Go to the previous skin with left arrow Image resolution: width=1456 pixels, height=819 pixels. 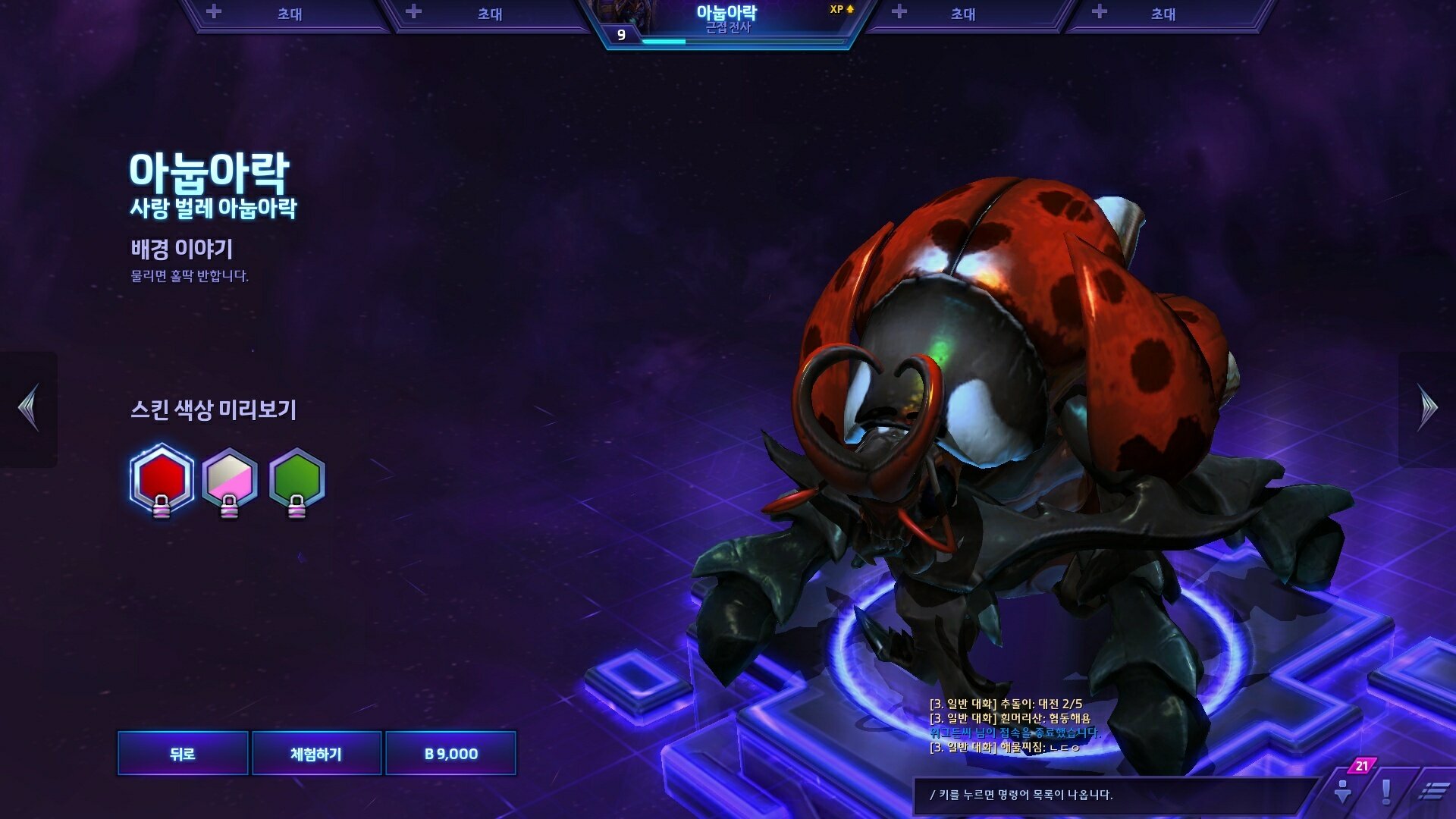[29, 408]
